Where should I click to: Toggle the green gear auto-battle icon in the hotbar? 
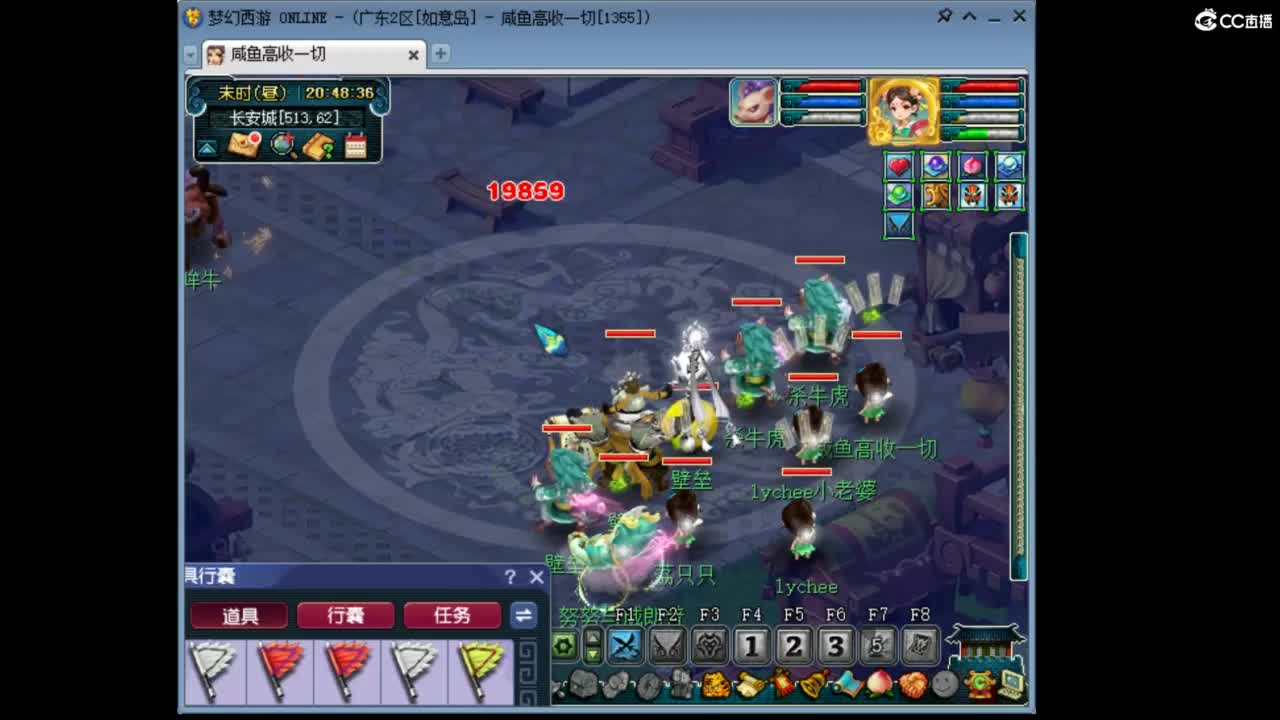click(561, 646)
